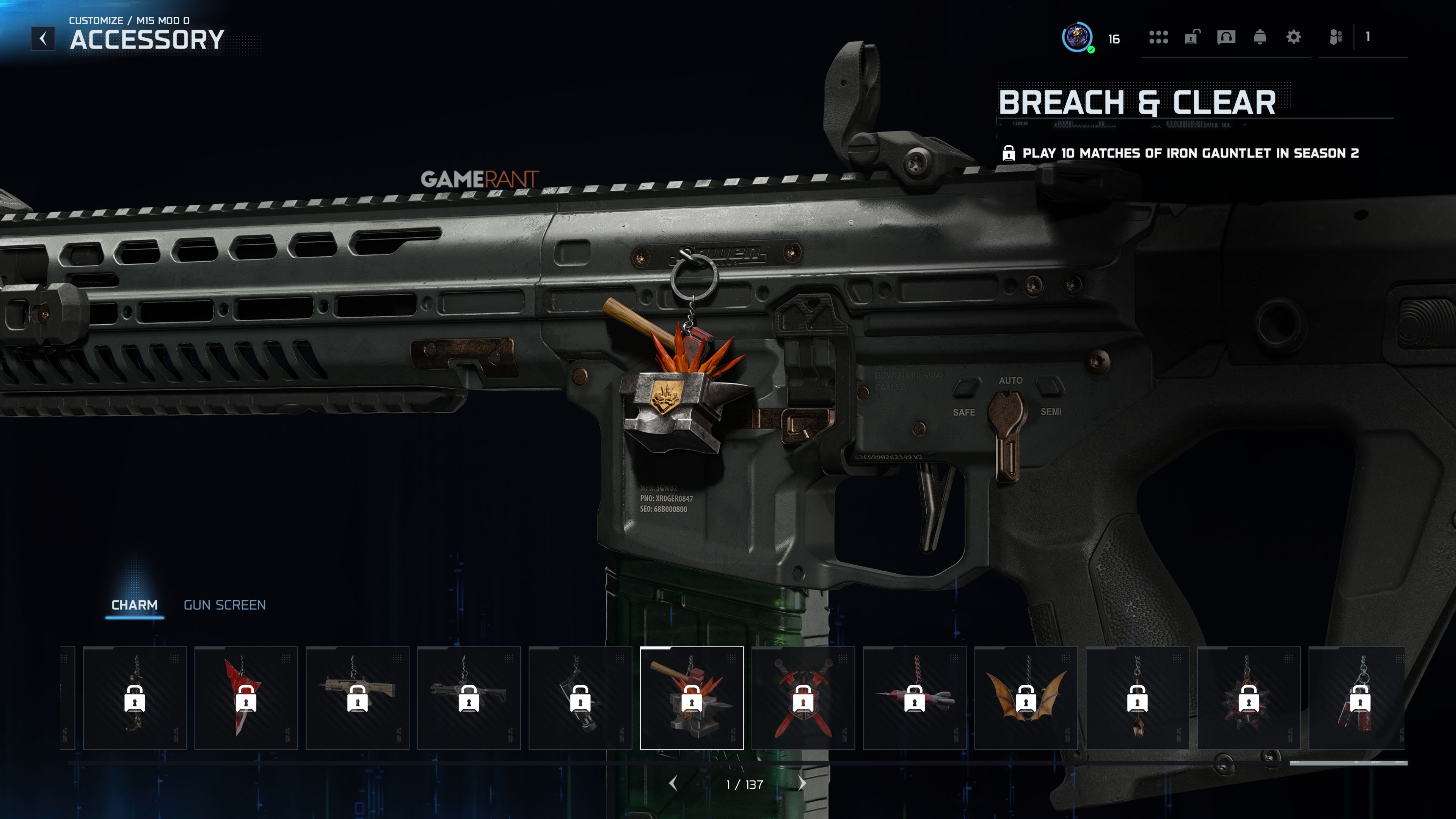This screenshot has width=1456, height=819.
Task: Select the anvil and hammer charm
Action: (x=691, y=698)
